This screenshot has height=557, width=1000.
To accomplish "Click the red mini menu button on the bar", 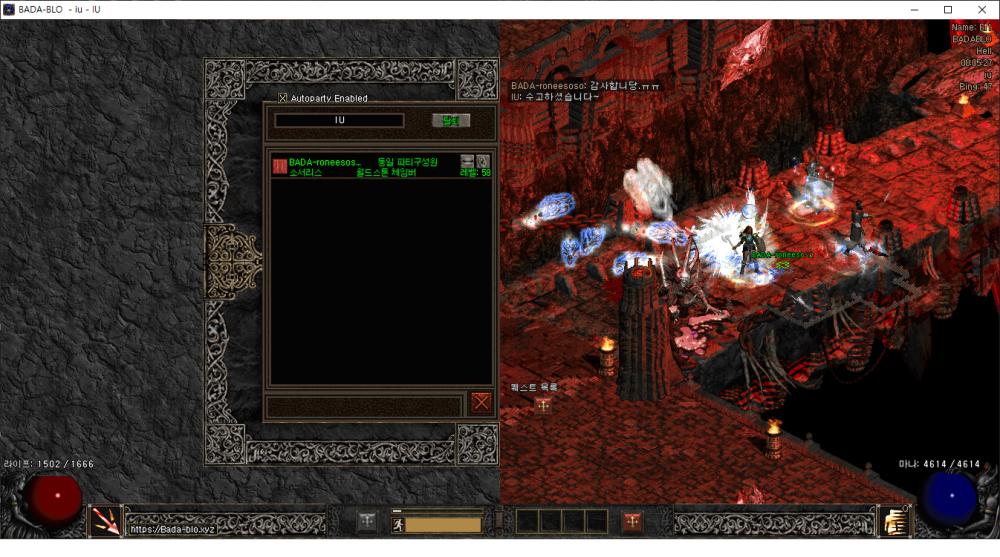I will (632, 521).
